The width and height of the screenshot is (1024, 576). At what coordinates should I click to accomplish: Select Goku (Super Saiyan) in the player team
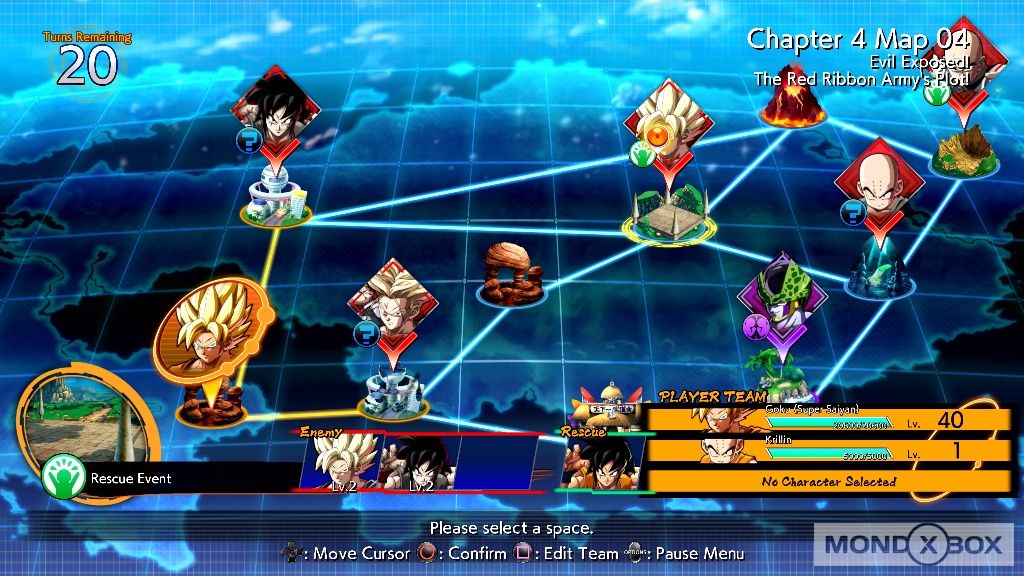[x=829, y=420]
